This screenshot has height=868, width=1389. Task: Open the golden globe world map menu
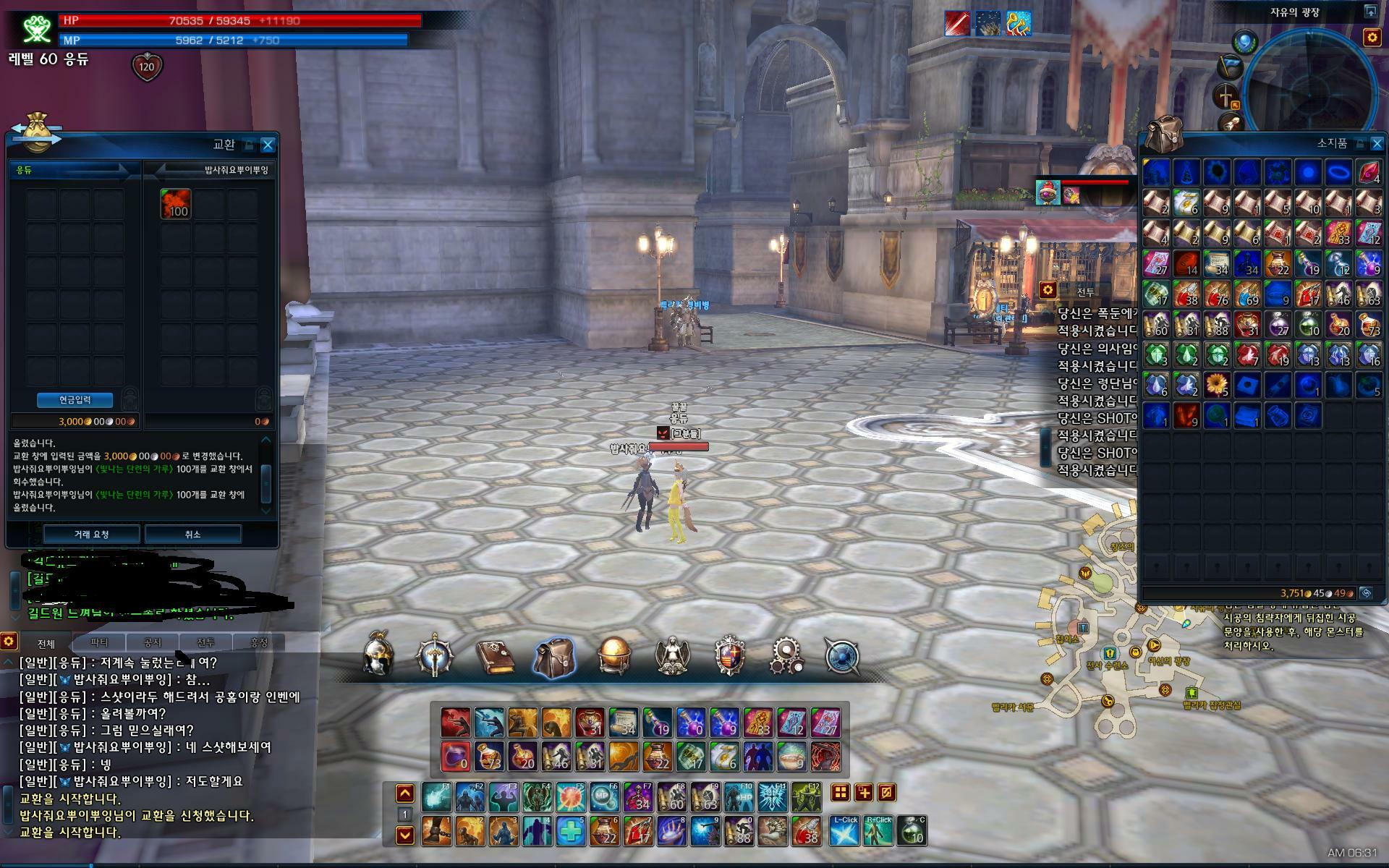(614, 656)
